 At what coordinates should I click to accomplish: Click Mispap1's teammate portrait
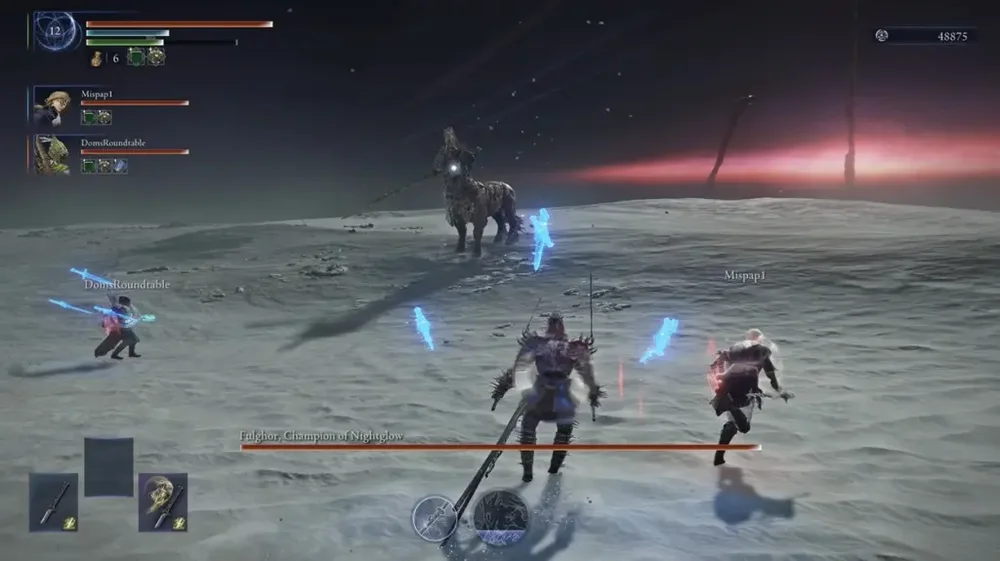click(x=52, y=106)
